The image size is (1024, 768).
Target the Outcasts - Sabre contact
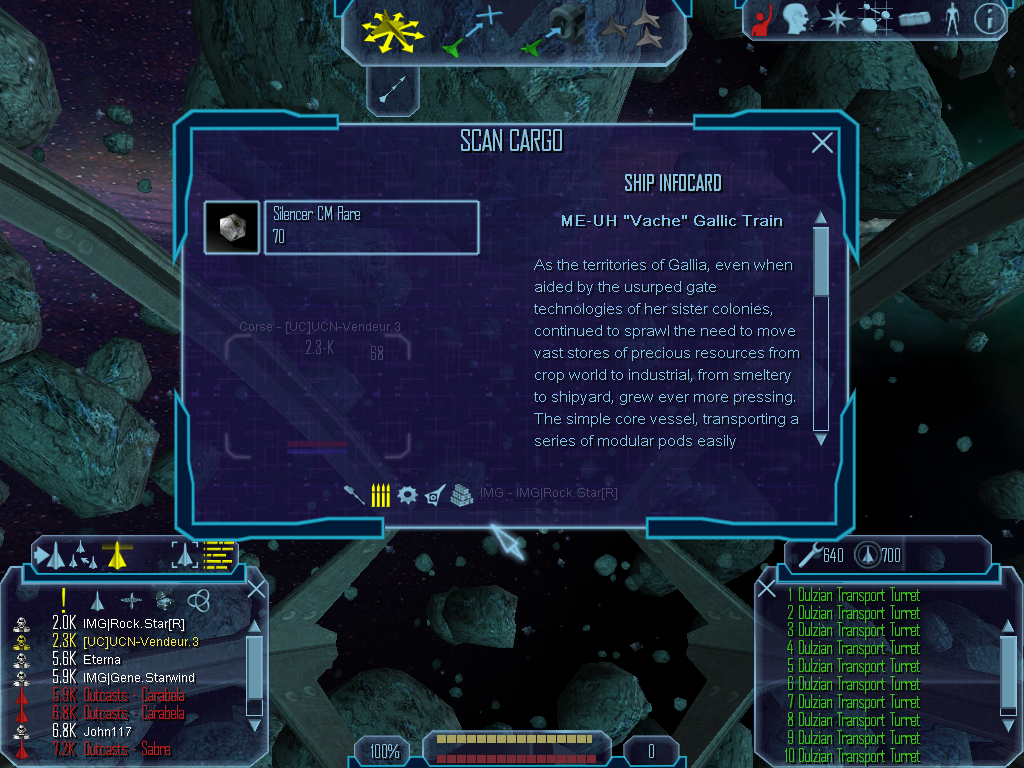126,750
